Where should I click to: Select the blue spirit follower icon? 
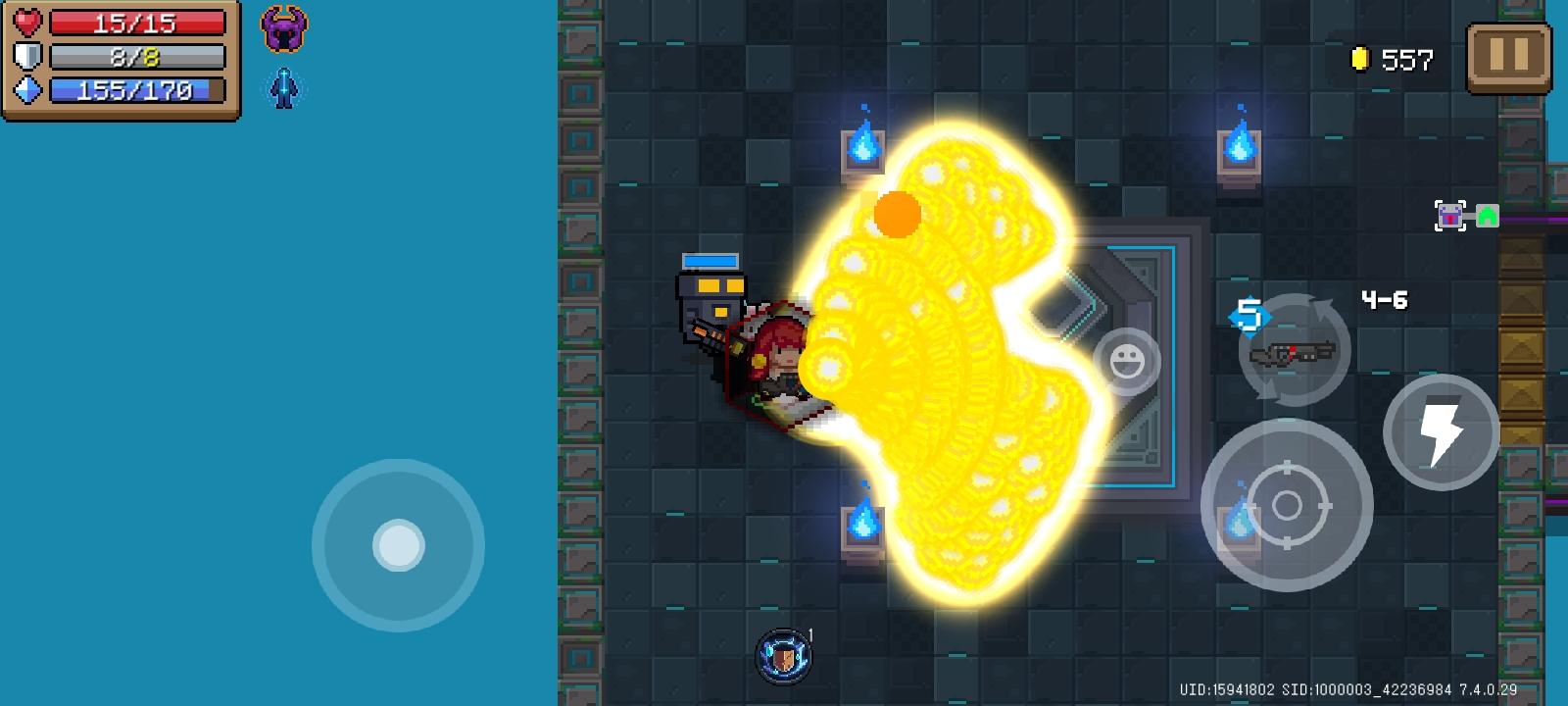coord(283,86)
